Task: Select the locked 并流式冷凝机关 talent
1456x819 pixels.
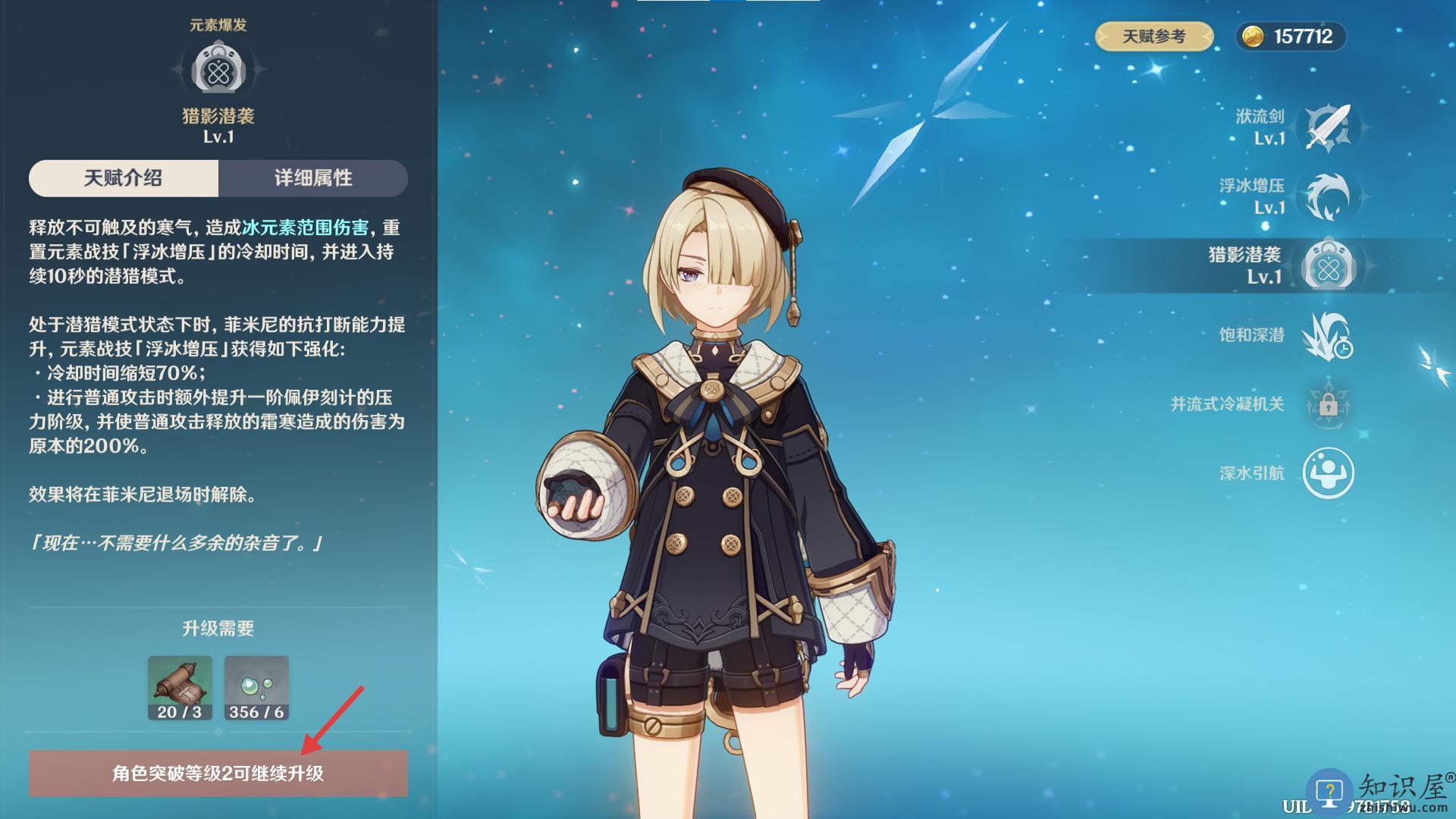Action: coord(1328,404)
